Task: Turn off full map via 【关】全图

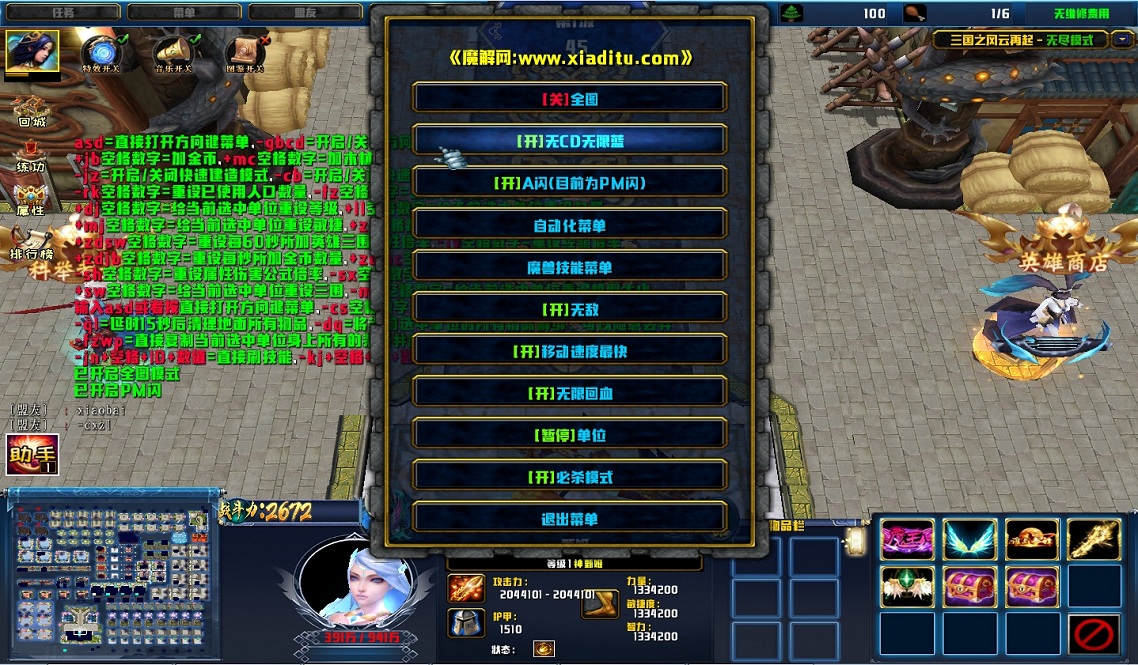Action: (x=569, y=98)
